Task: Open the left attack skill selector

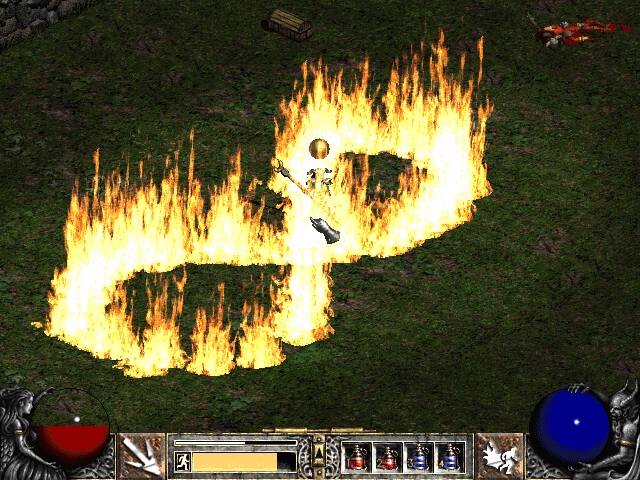Action: pyautogui.click(x=141, y=456)
